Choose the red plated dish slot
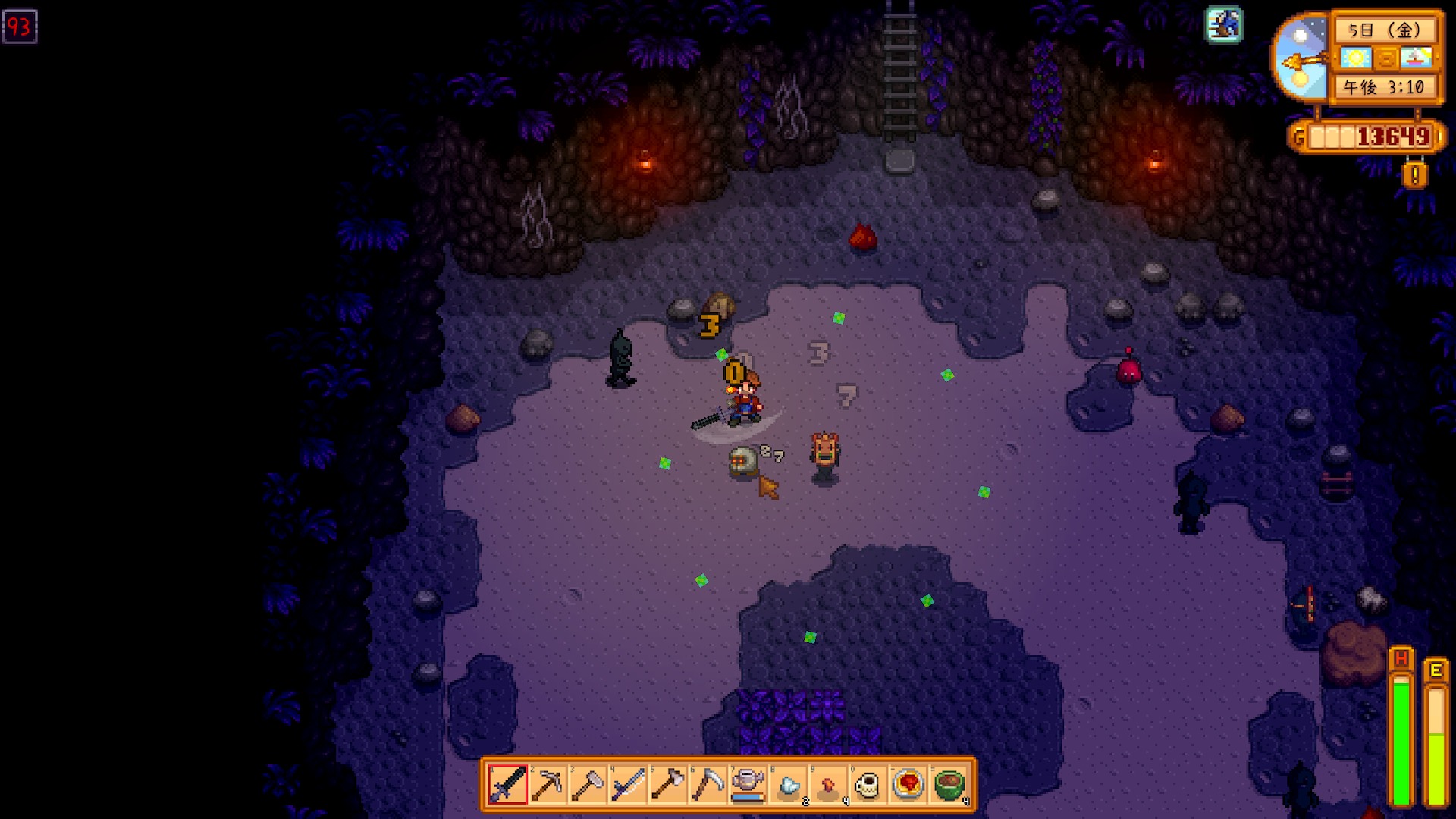The image size is (1456, 819). (x=908, y=784)
